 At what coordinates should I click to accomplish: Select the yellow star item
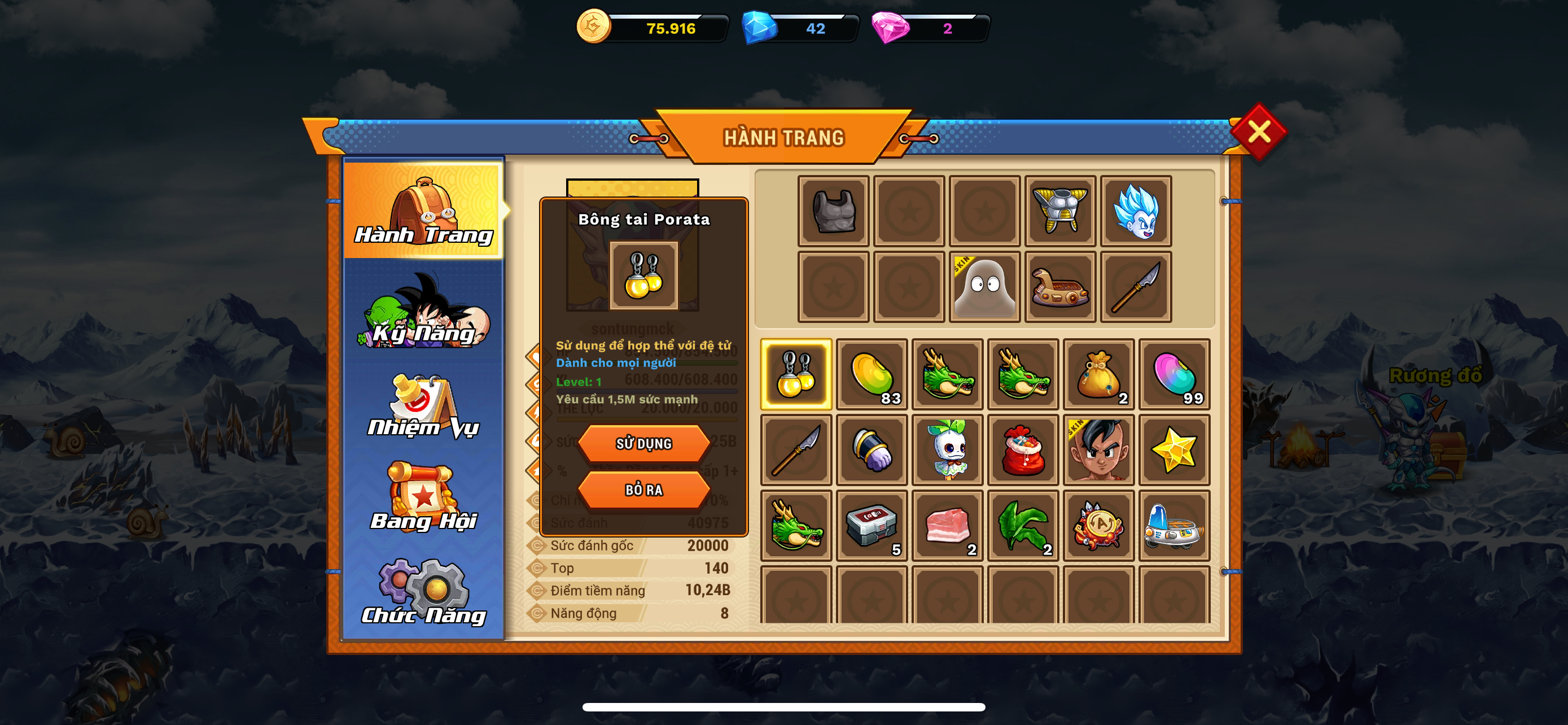tap(1174, 450)
